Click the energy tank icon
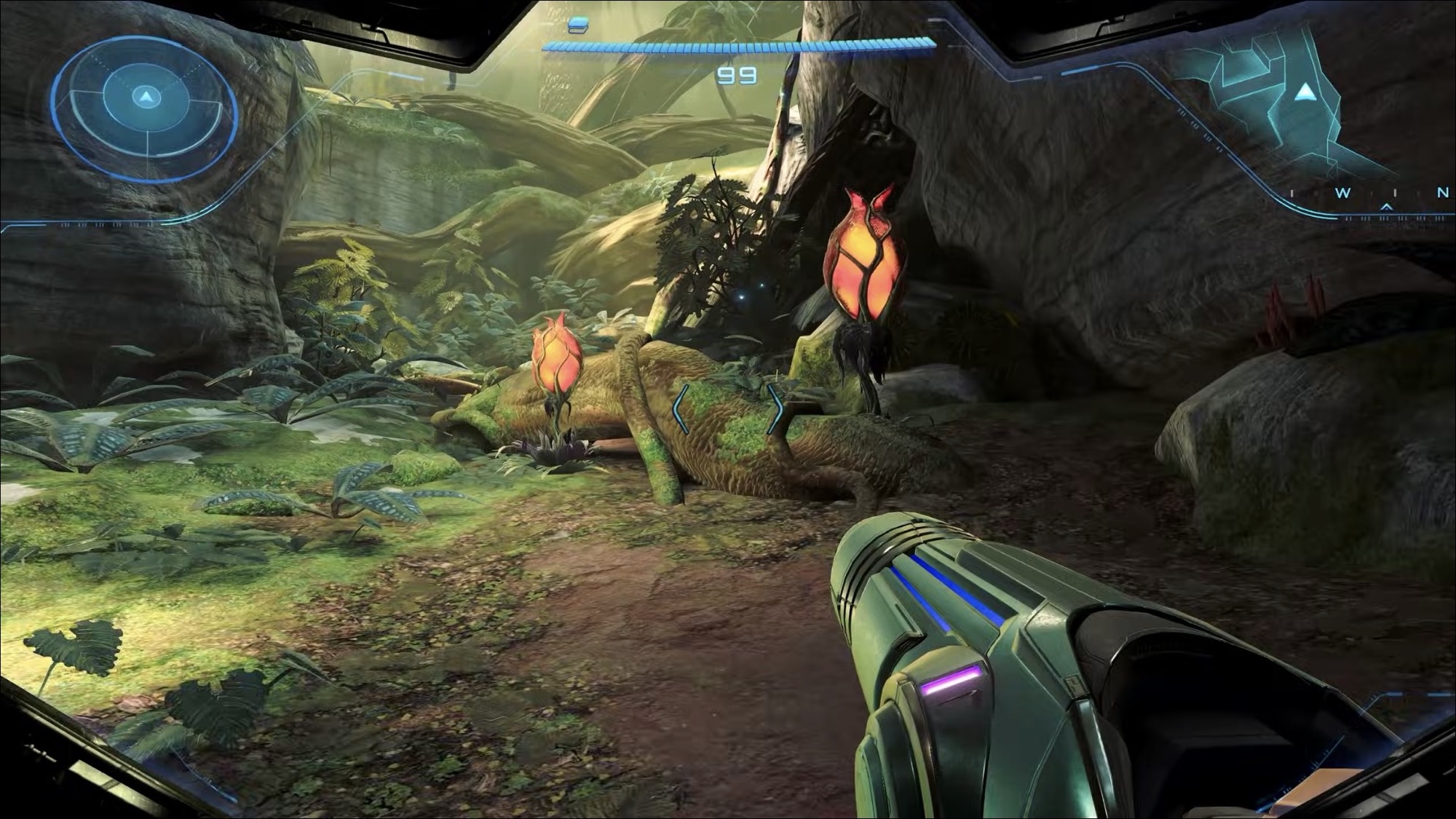This screenshot has width=1456, height=819. pyautogui.click(x=578, y=25)
